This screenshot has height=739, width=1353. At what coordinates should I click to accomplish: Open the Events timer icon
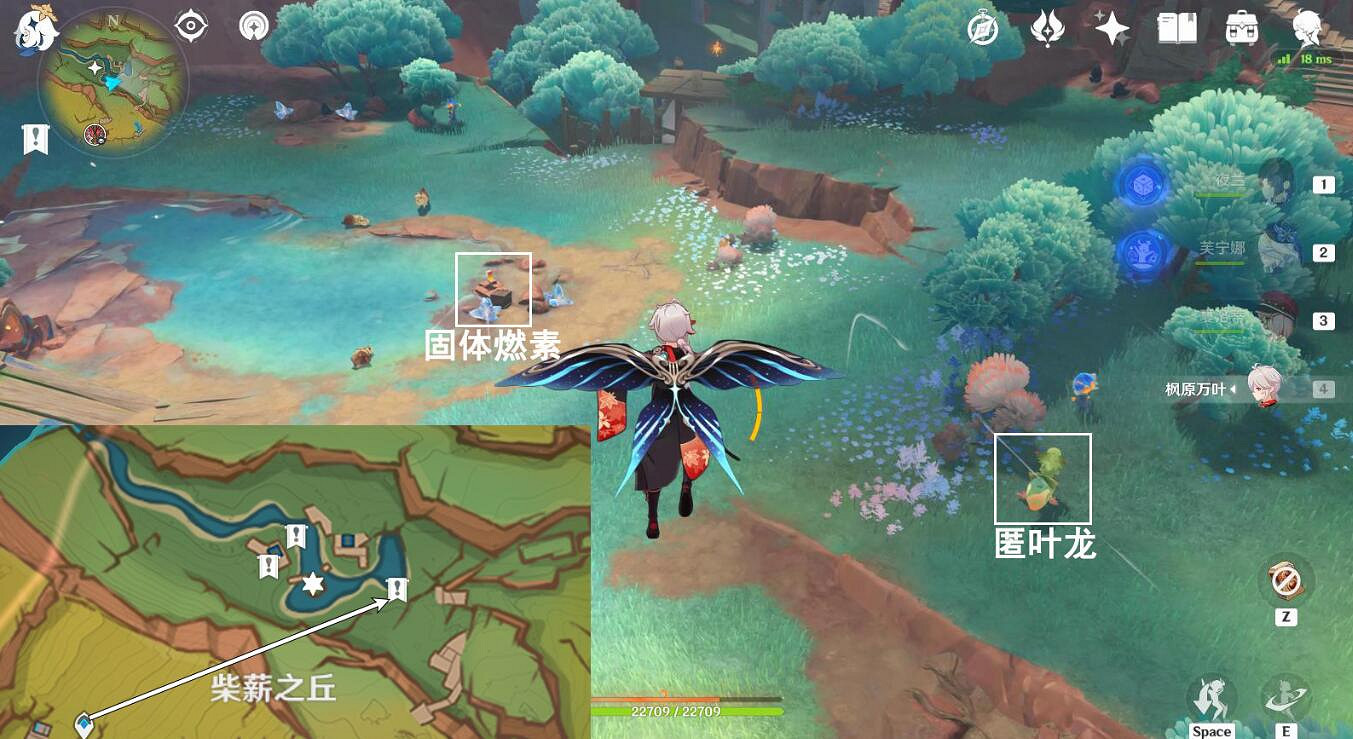click(985, 29)
